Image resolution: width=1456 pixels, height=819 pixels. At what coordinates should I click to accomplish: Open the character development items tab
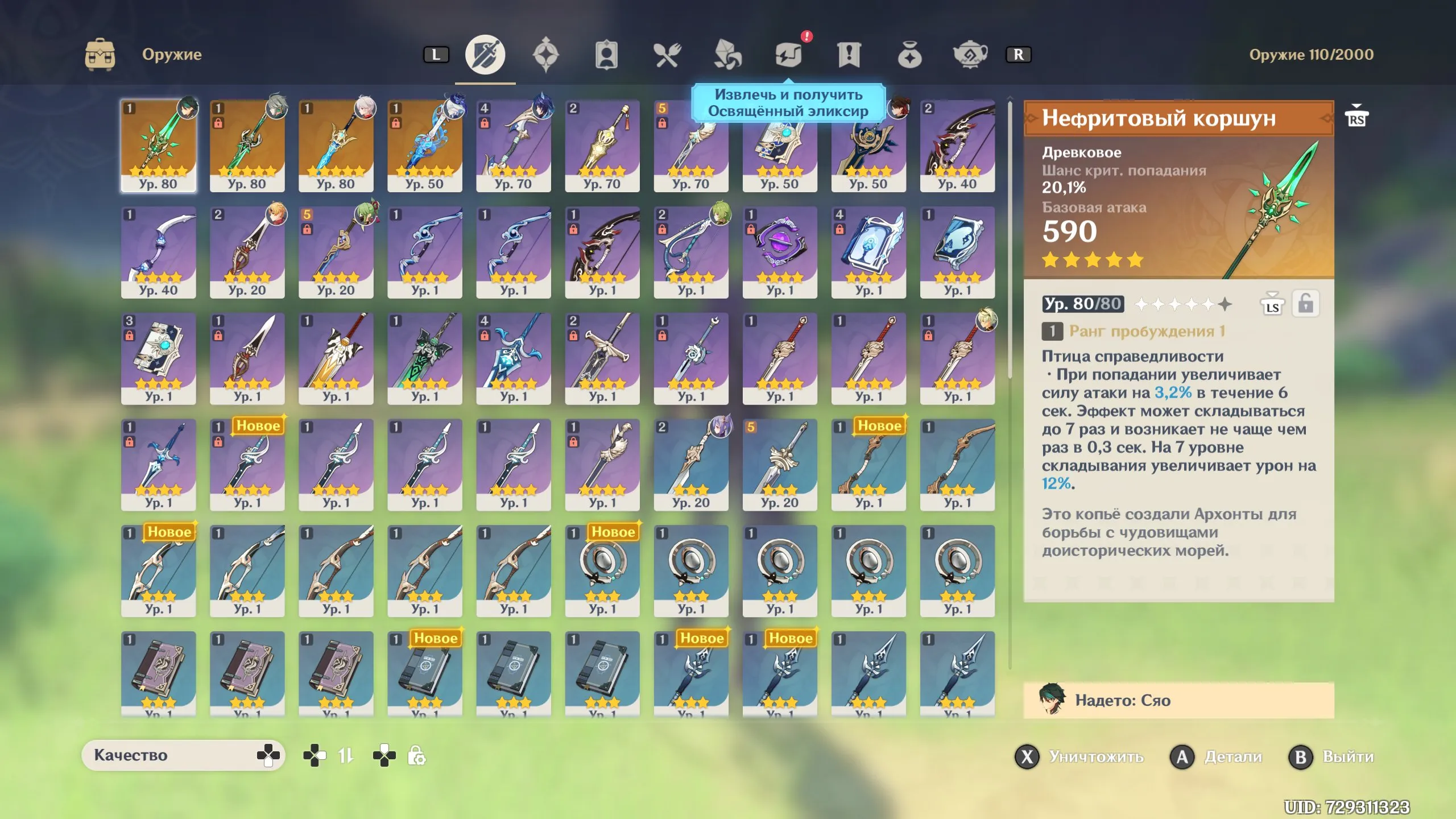(x=607, y=55)
